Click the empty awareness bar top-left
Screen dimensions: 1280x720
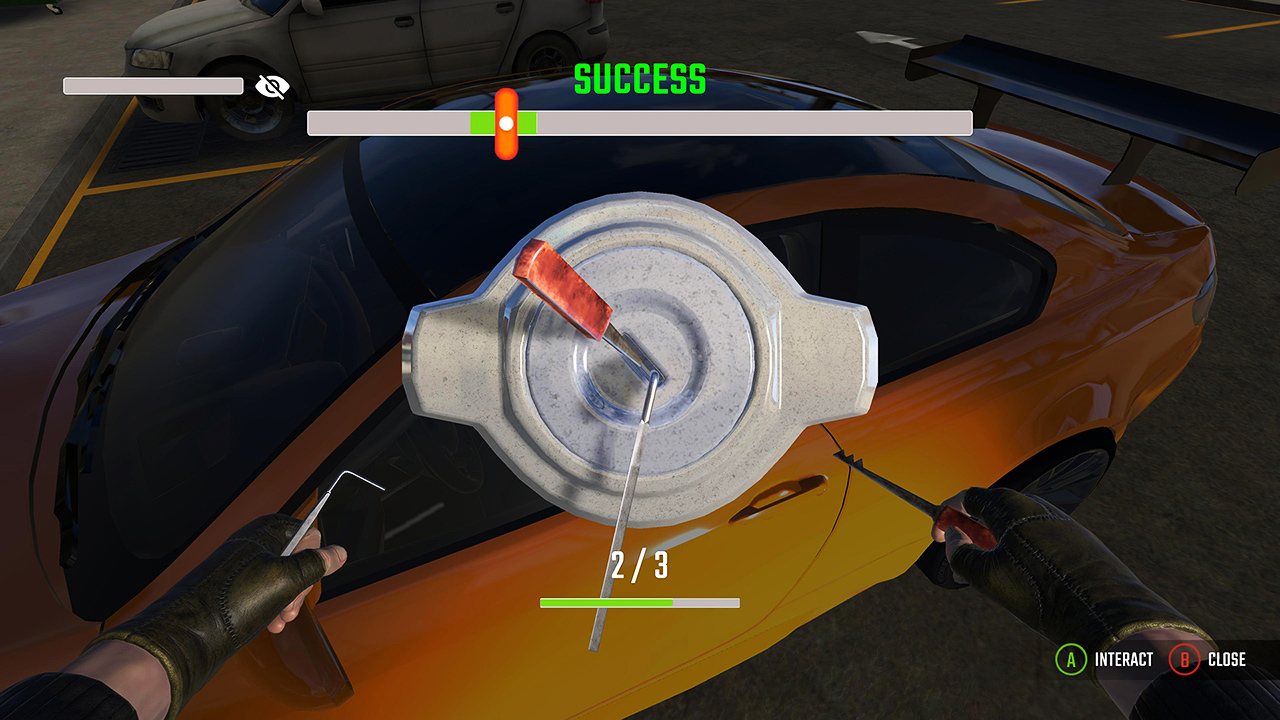pos(152,85)
